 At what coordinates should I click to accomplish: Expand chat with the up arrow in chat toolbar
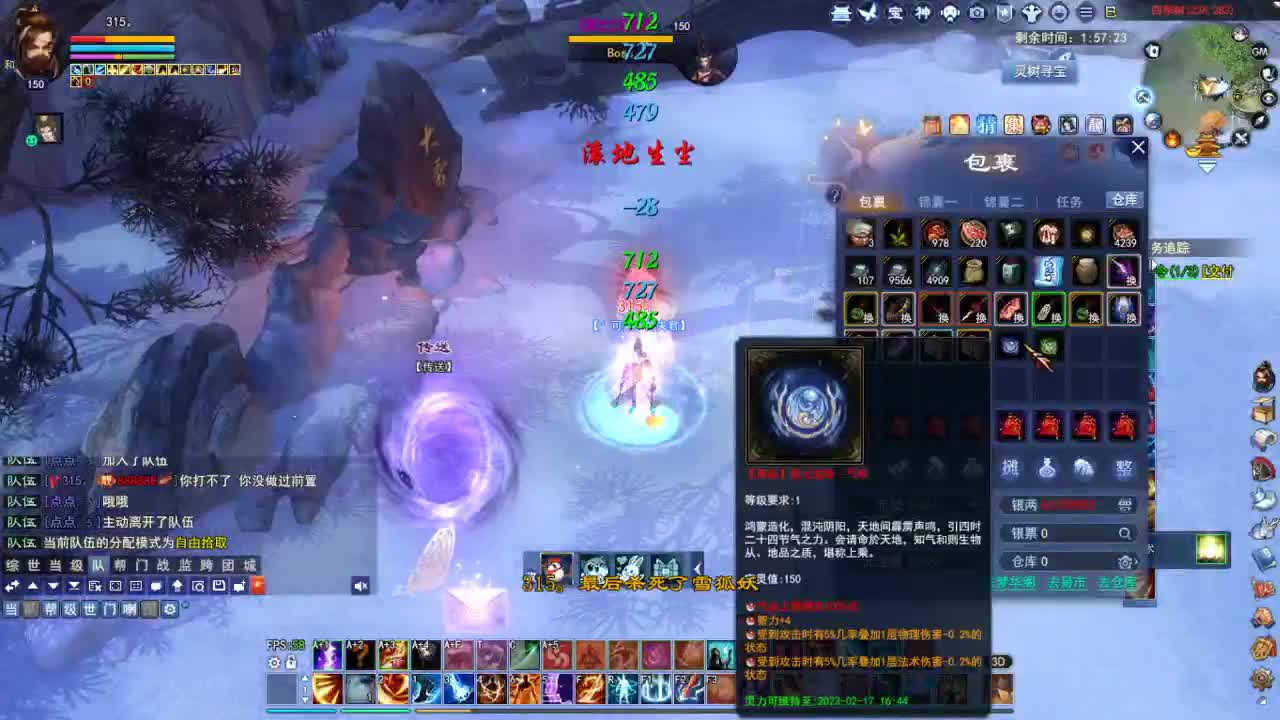(32, 586)
